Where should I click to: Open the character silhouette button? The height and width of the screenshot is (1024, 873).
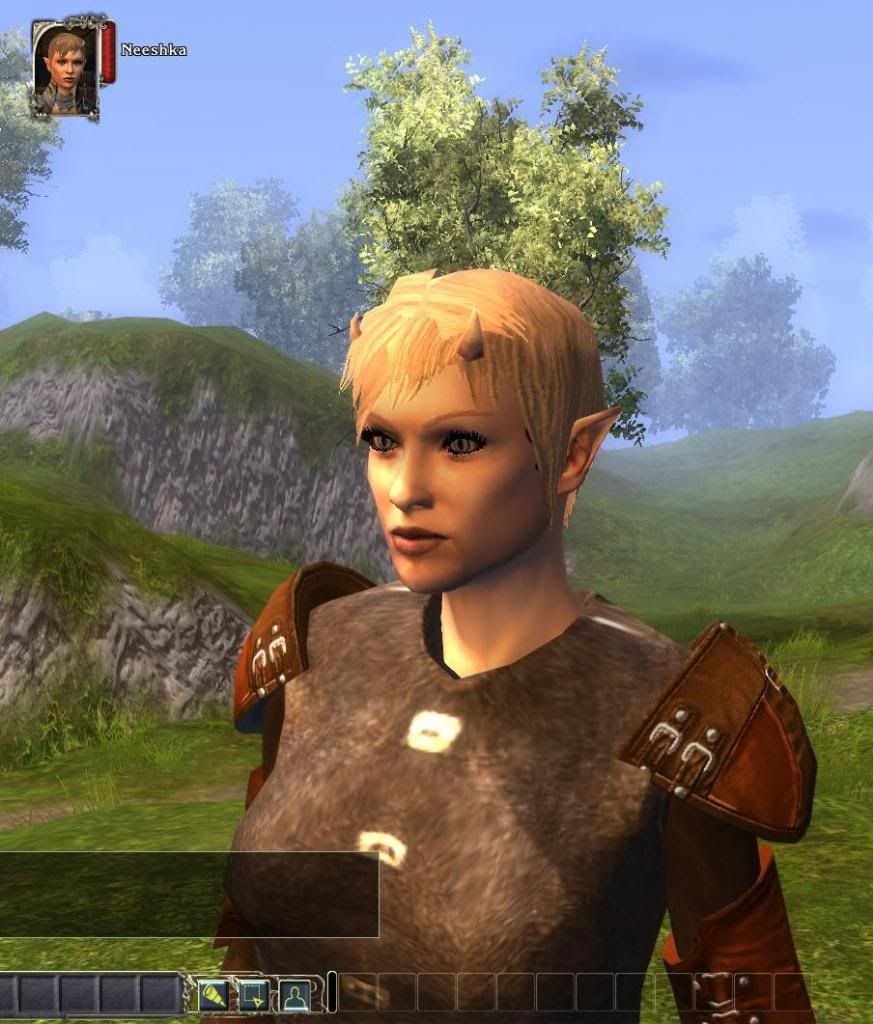[x=293, y=993]
